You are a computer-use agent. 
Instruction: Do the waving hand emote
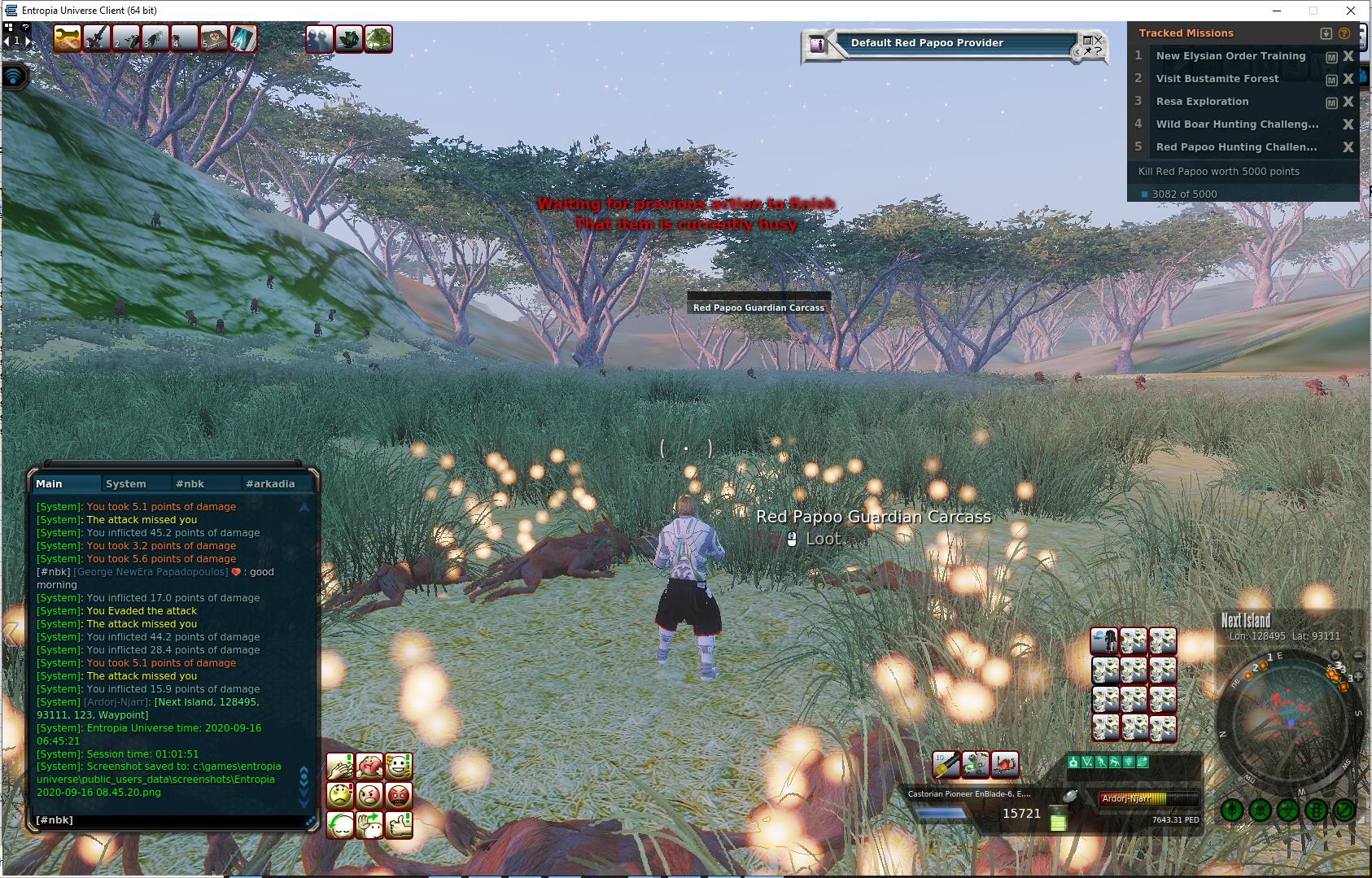pos(369,825)
